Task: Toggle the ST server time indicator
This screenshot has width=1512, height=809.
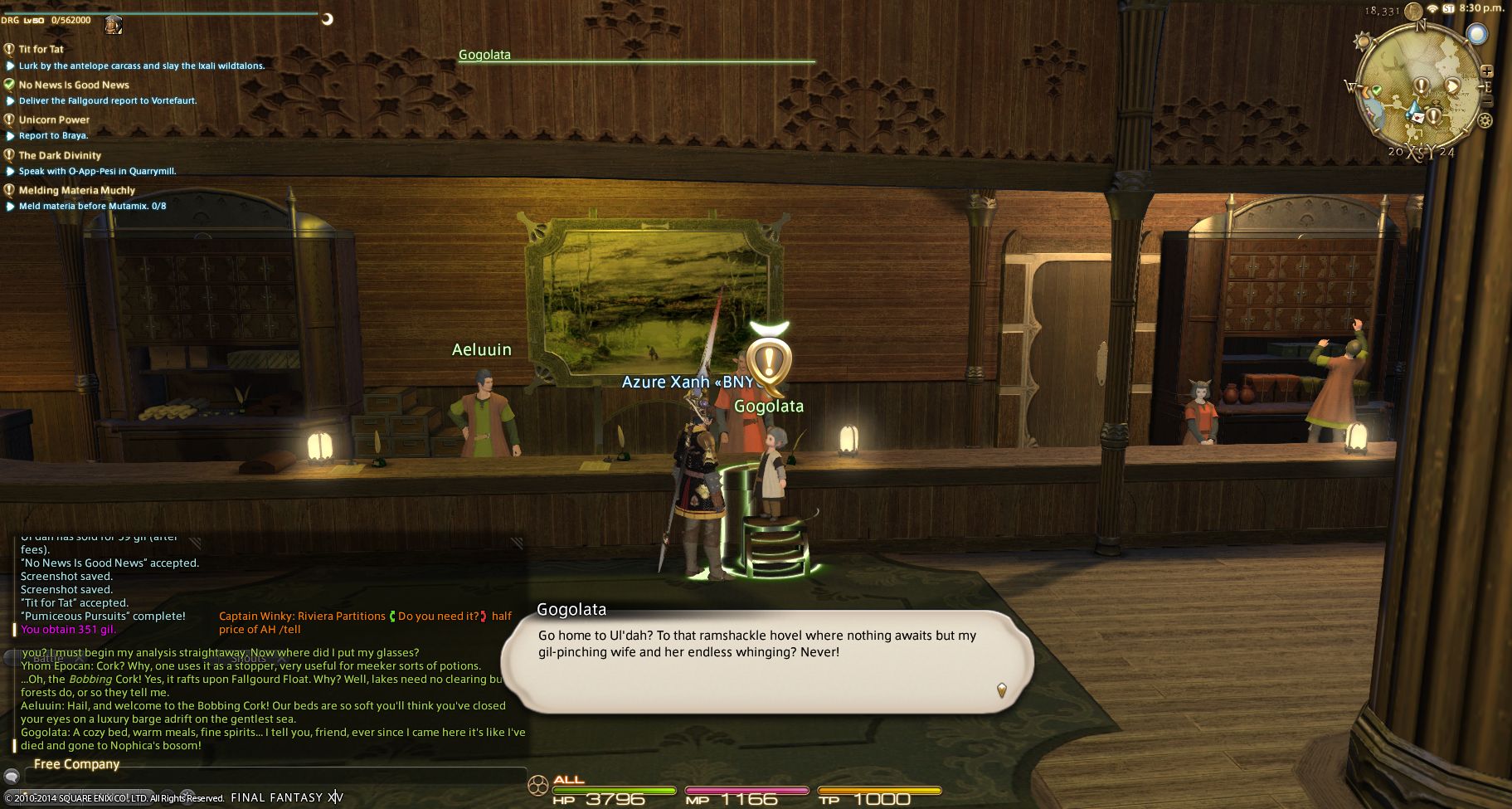Action: 1449,8
